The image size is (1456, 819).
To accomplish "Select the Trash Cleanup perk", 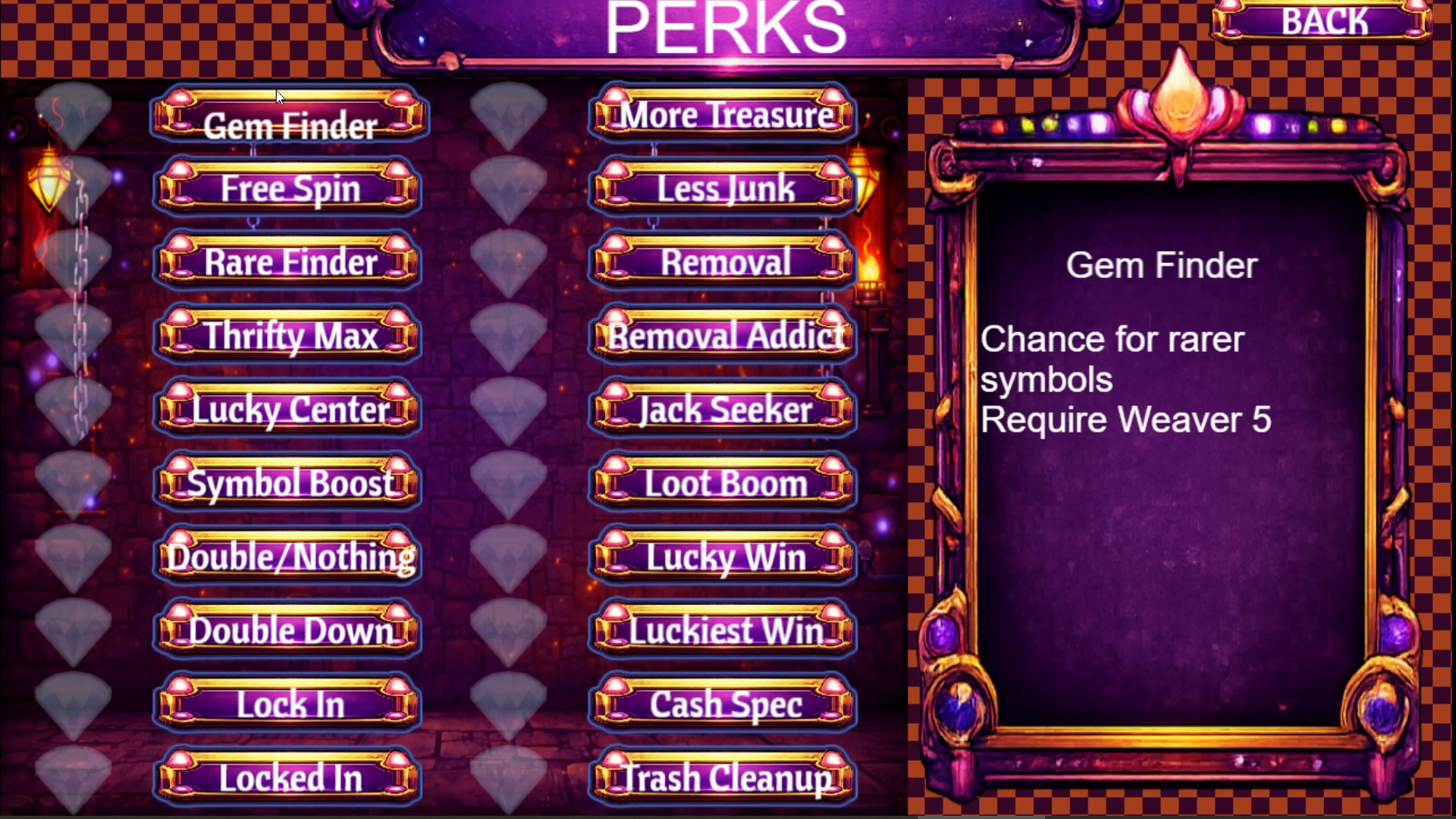I will coord(722,777).
